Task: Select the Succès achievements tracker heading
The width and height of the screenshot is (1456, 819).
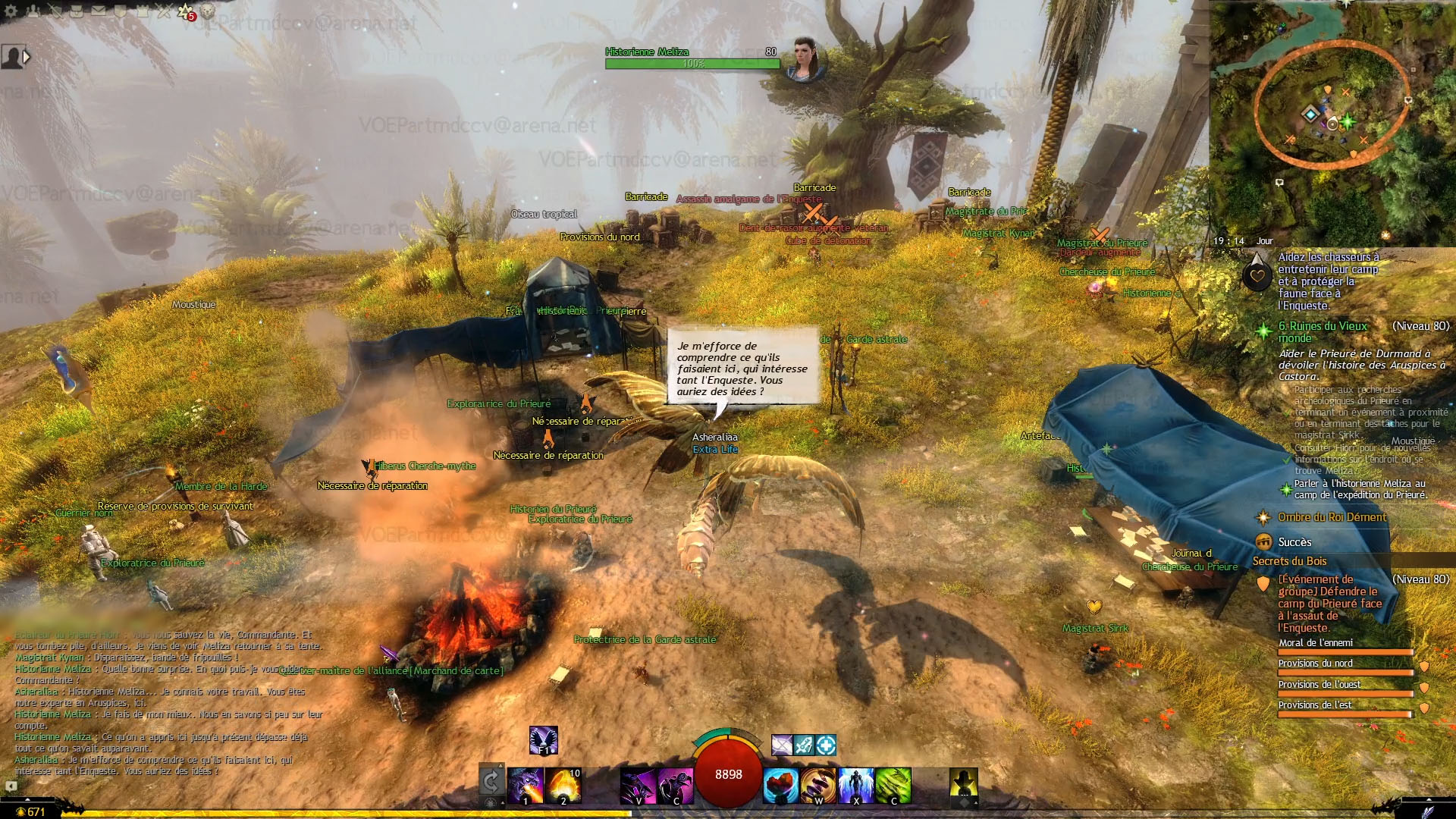Action: pos(1294,542)
